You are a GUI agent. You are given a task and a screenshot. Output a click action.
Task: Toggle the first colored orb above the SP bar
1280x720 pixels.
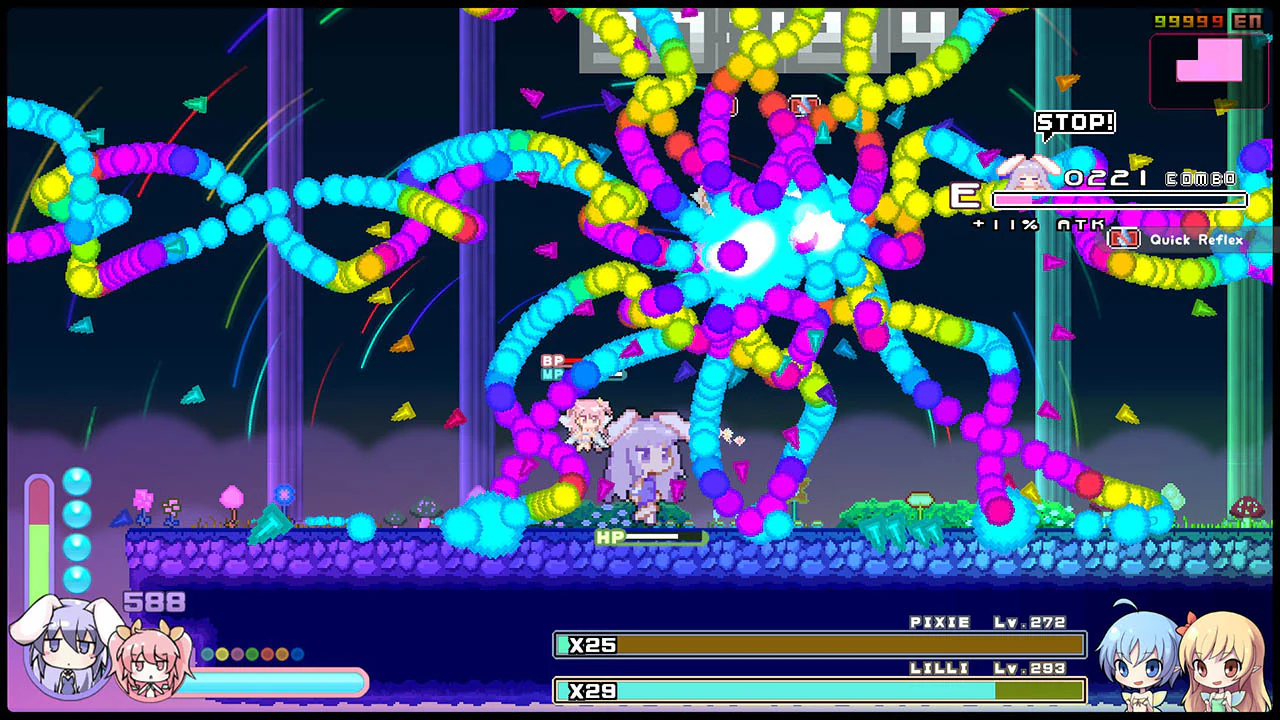click(207, 653)
